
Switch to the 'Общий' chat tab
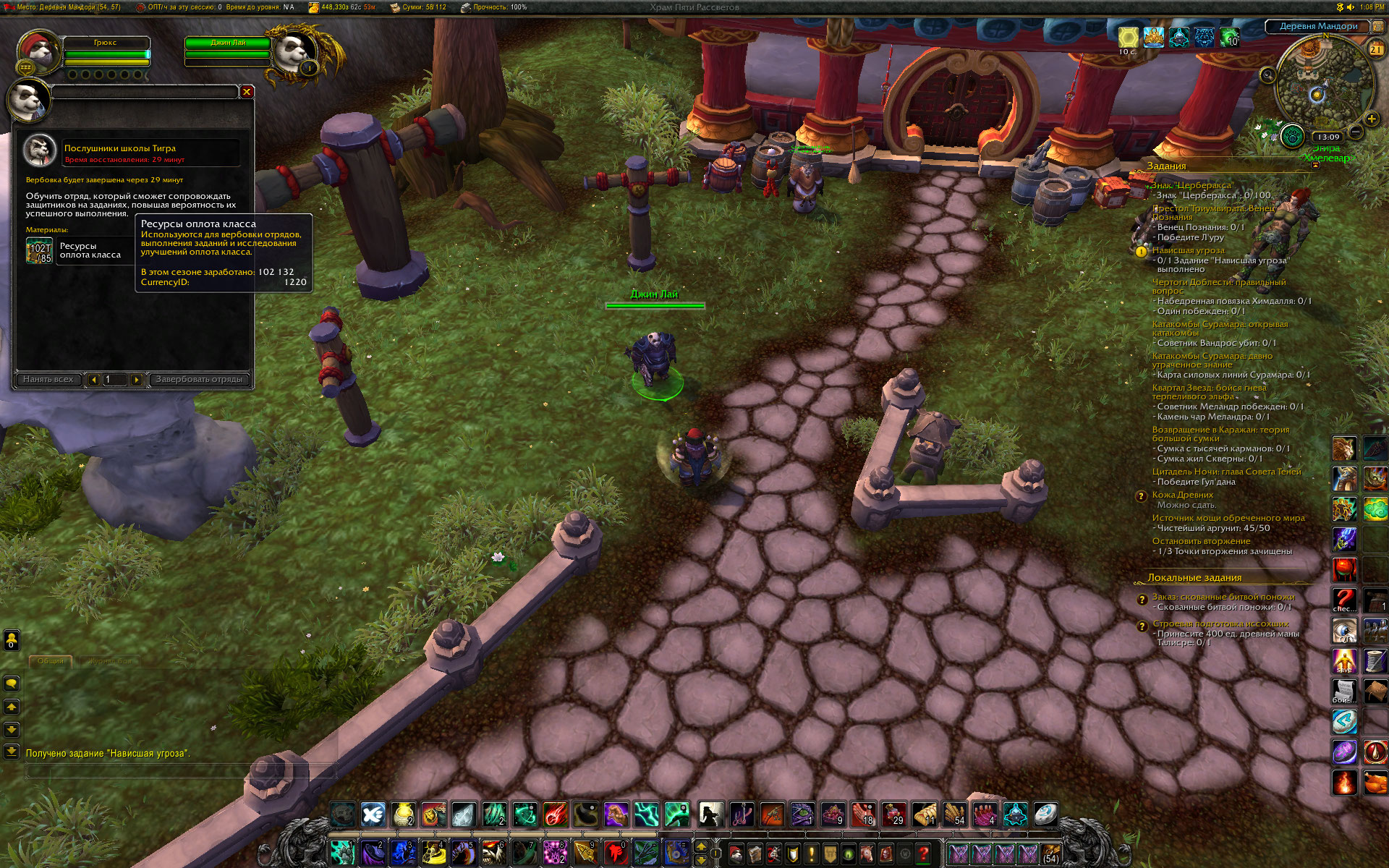(51, 660)
